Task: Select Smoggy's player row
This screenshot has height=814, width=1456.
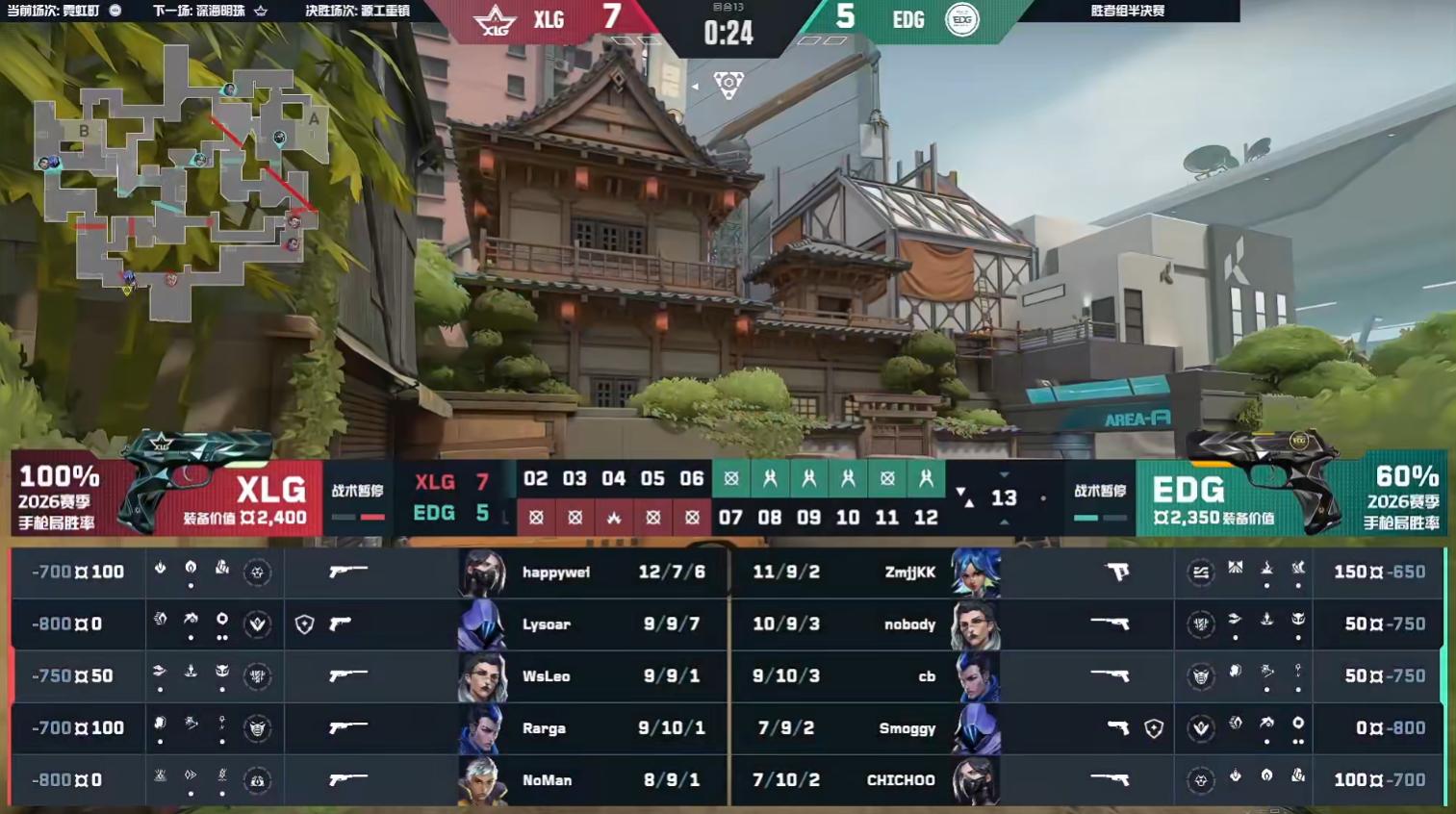Action: (907, 728)
